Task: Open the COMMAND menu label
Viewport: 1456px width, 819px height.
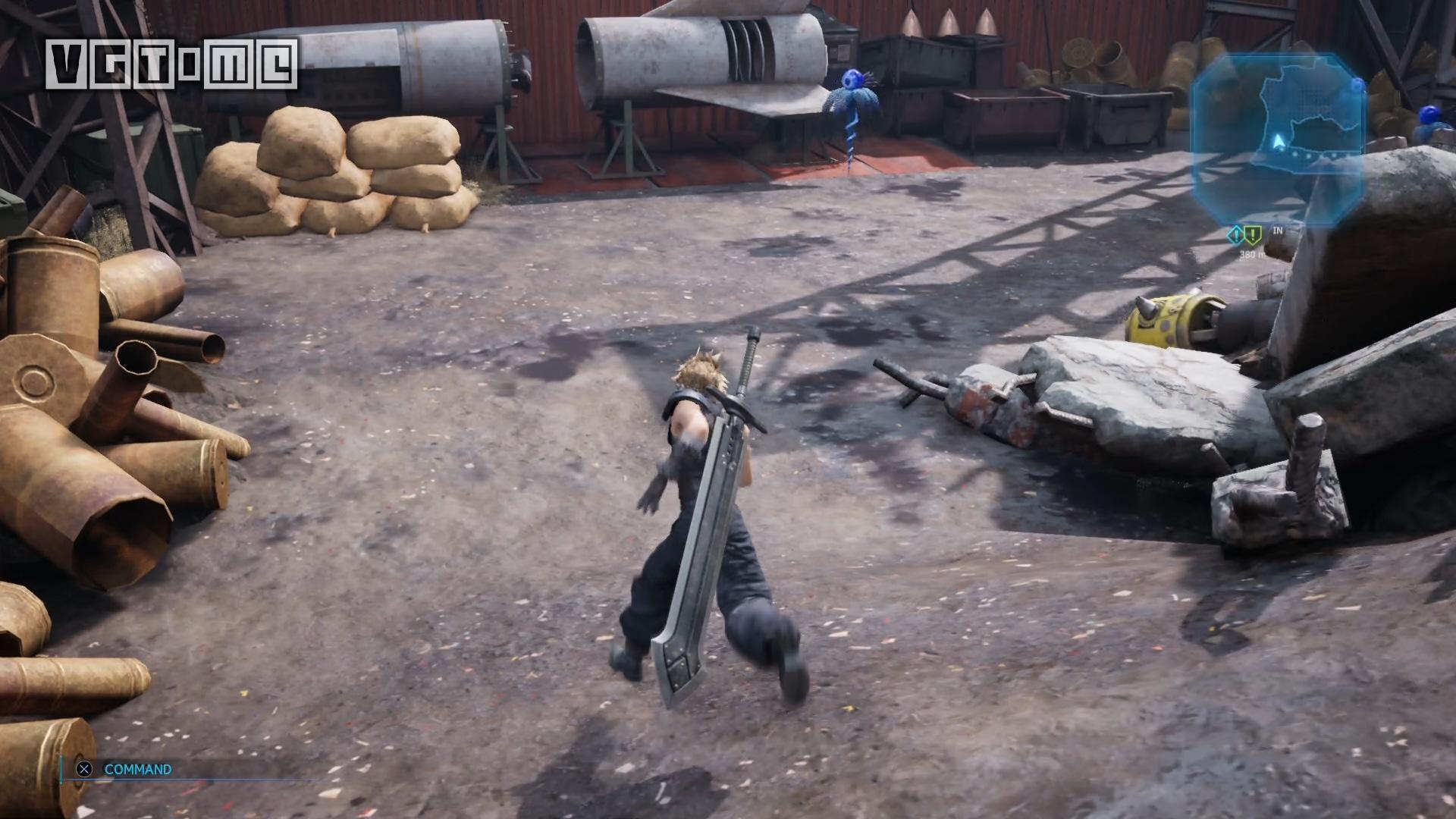Action: click(x=137, y=769)
